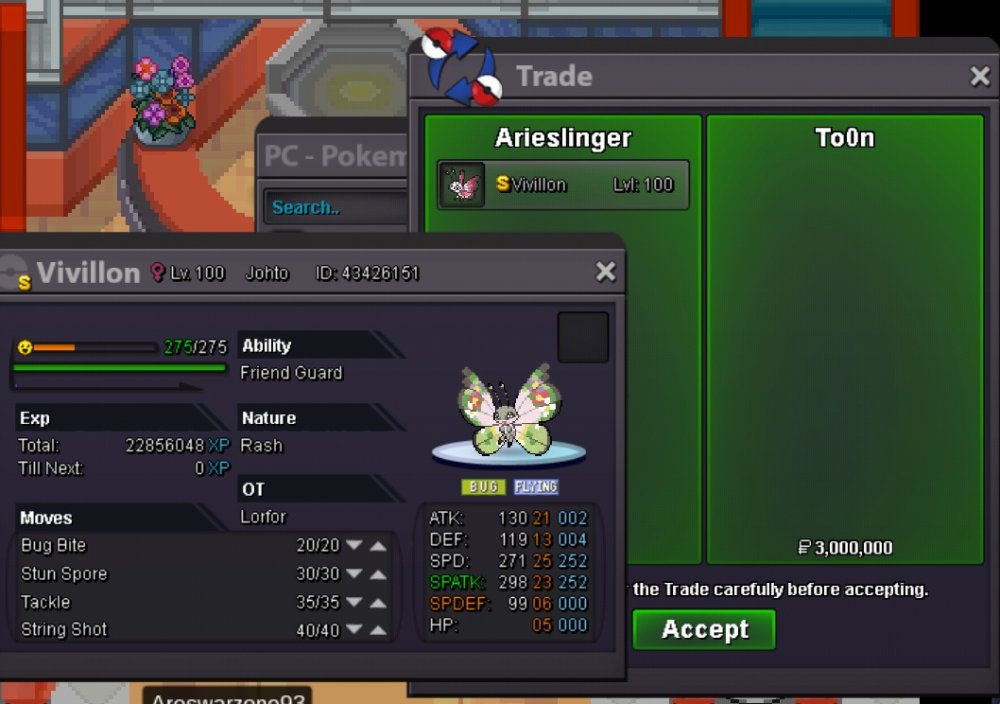Click the PC search field
This screenshot has width=1000, height=704.
point(335,208)
